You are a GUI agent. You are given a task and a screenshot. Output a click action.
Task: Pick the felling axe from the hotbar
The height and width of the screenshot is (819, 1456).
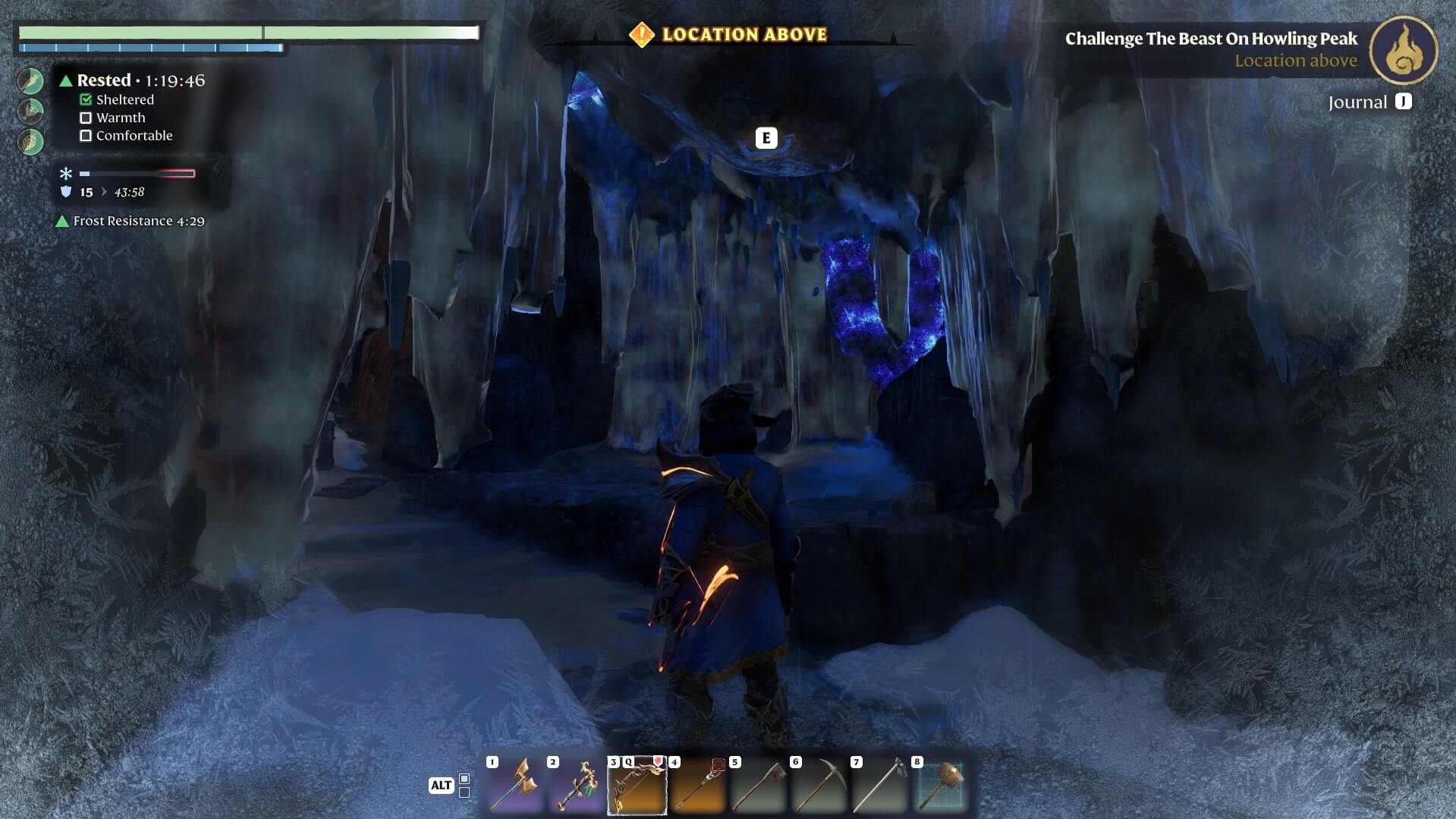click(x=758, y=786)
